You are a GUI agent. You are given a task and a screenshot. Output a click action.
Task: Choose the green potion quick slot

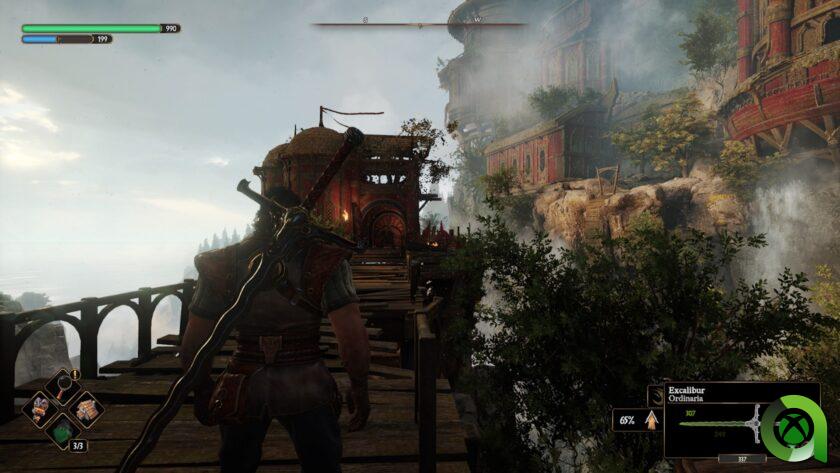[x=62, y=432]
